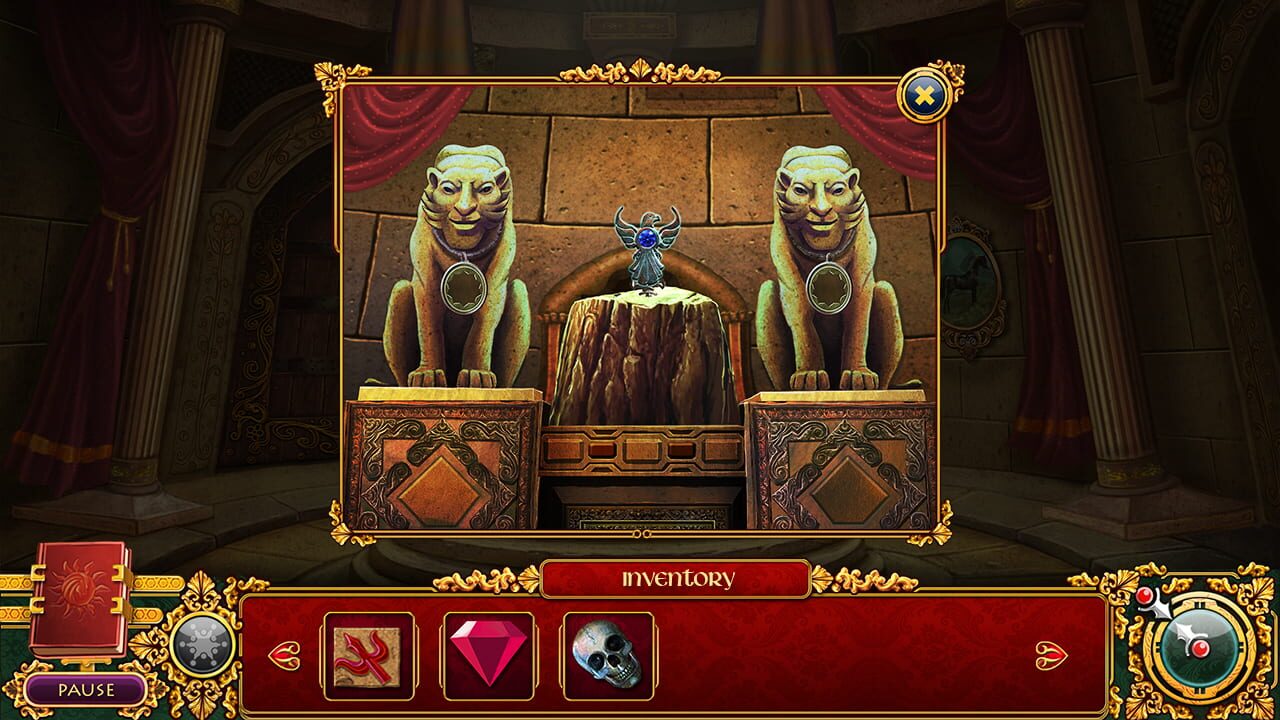Pick the red gem inventory item
The width and height of the screenshot is (1280, 720).
(x=490, y=654)
